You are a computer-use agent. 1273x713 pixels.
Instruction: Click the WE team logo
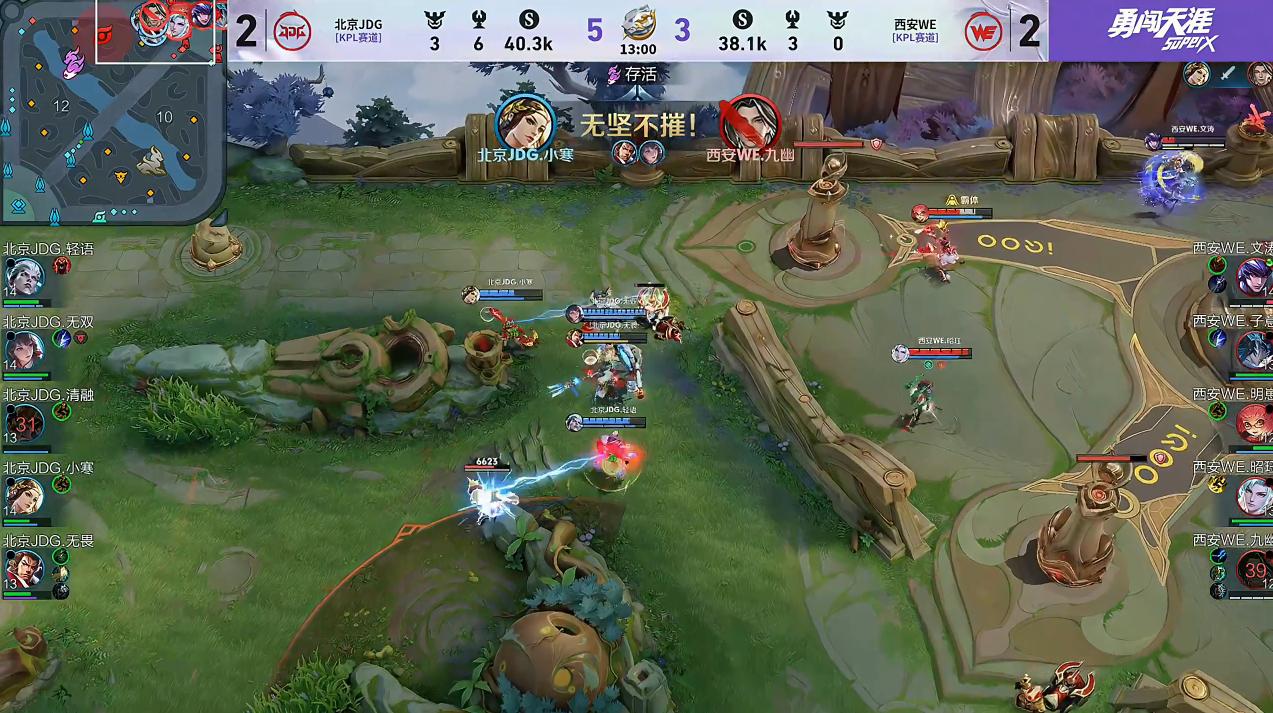pyautogui.click(x=983, y=32)
